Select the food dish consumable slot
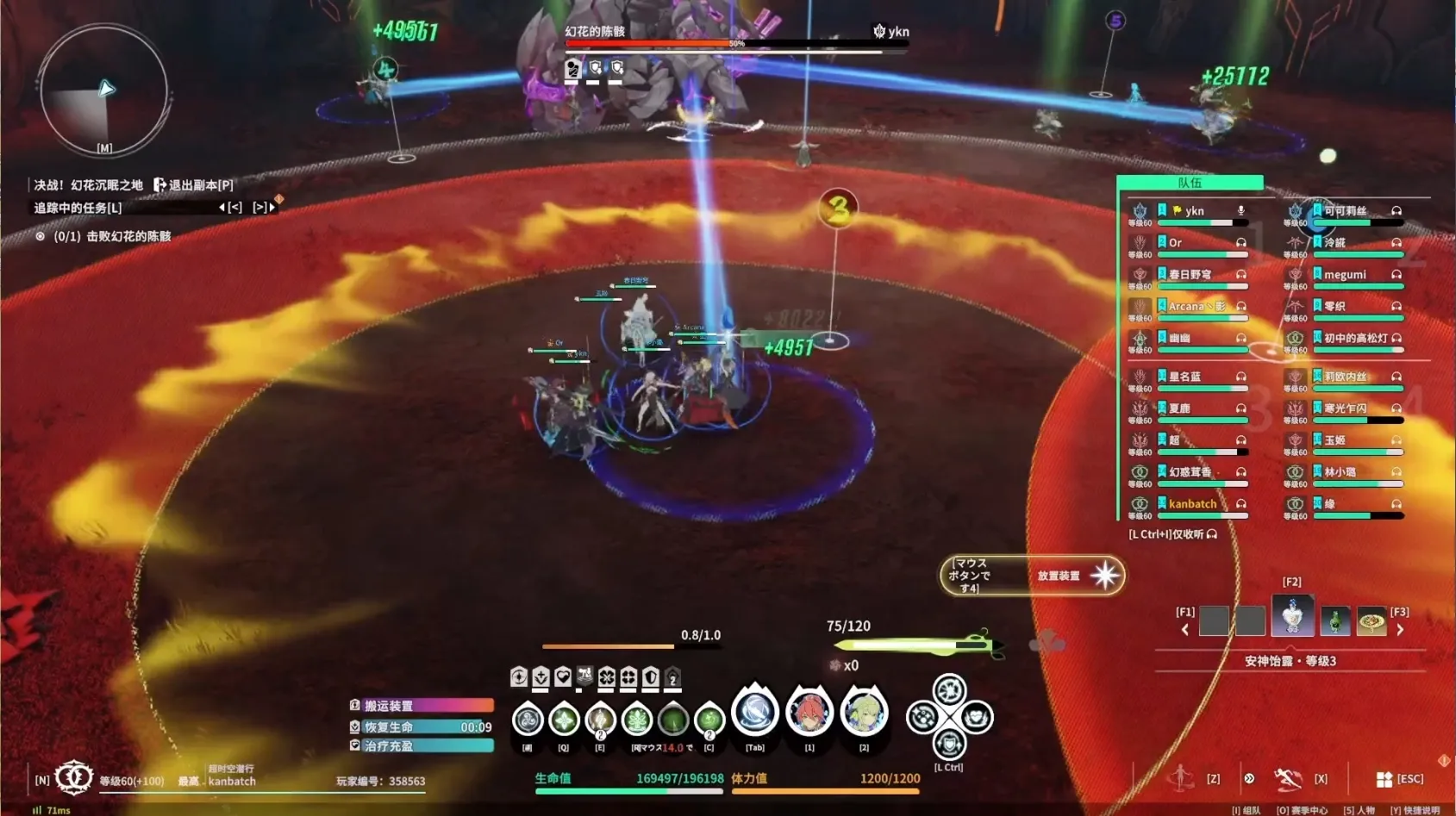1456x816 pixels. point(1371,620)
